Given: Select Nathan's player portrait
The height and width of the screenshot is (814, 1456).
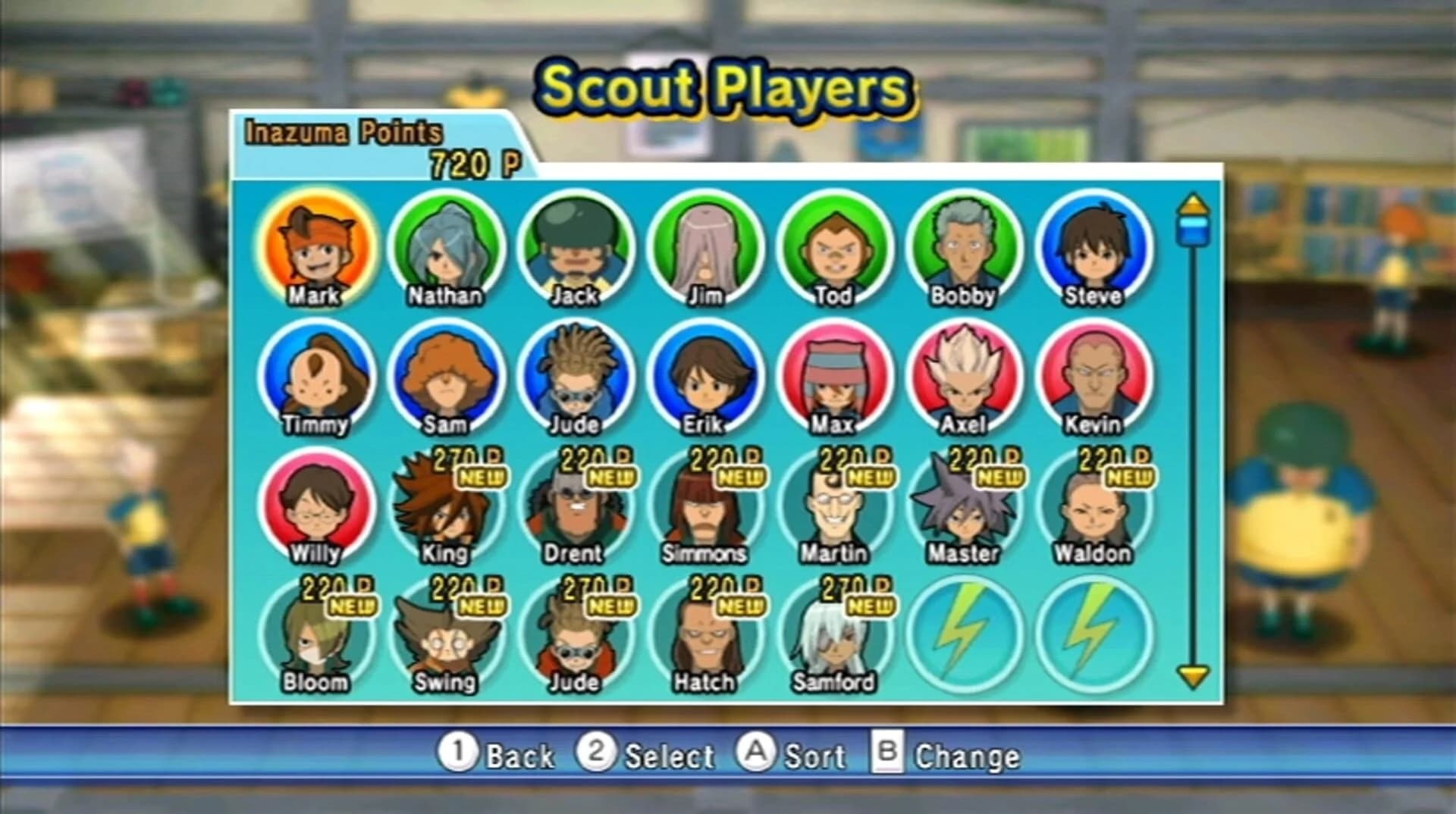Looking at the screenshot, I should 447,250.
